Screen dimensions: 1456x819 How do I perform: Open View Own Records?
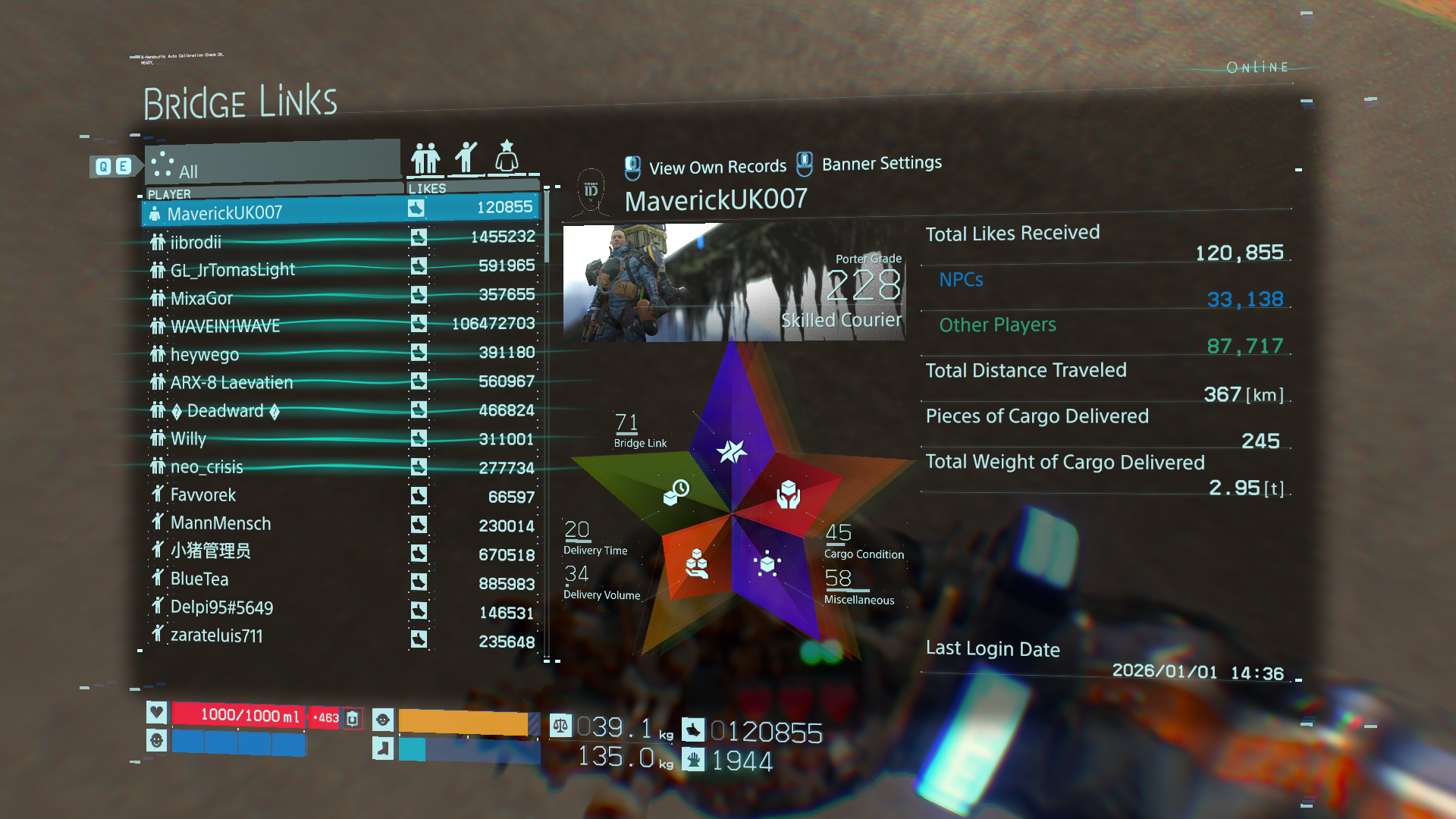pos(705,167)
